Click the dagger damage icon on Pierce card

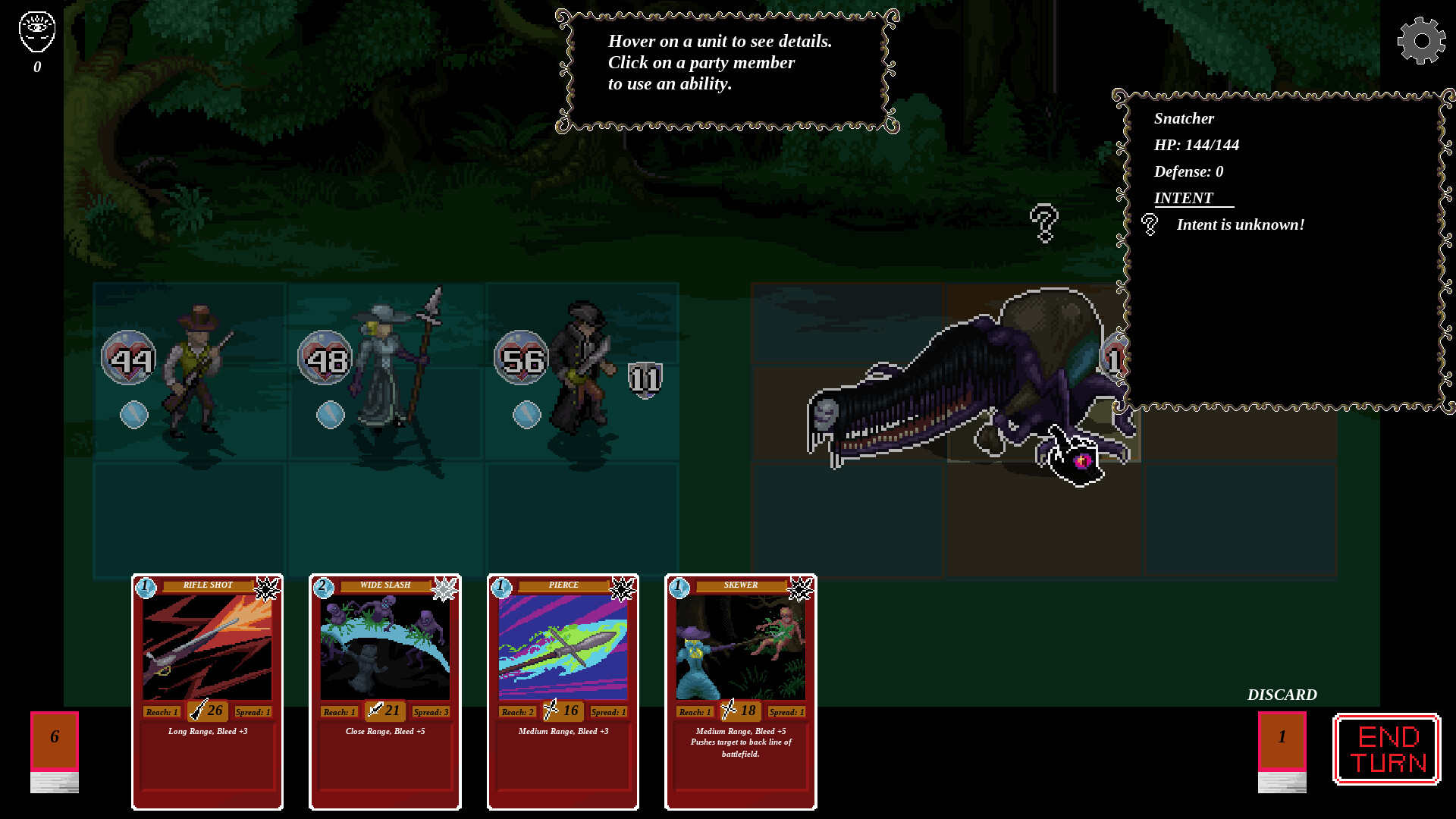point(552,711)
